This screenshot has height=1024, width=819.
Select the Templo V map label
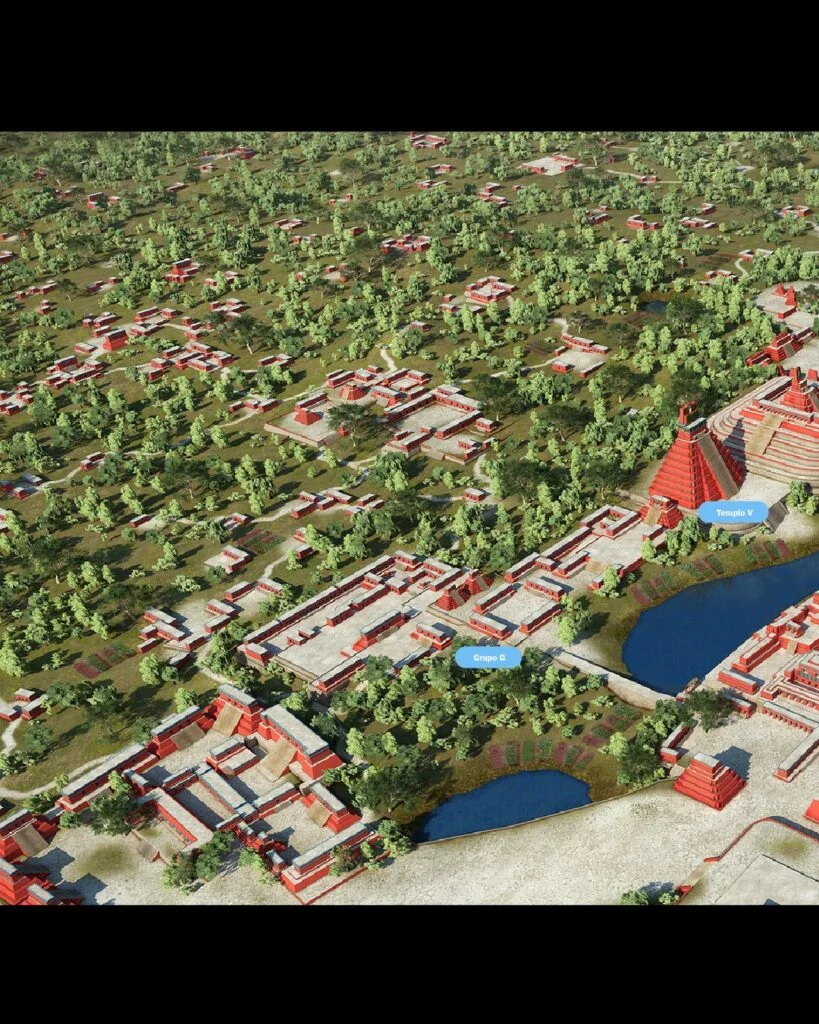coord(733,513)
